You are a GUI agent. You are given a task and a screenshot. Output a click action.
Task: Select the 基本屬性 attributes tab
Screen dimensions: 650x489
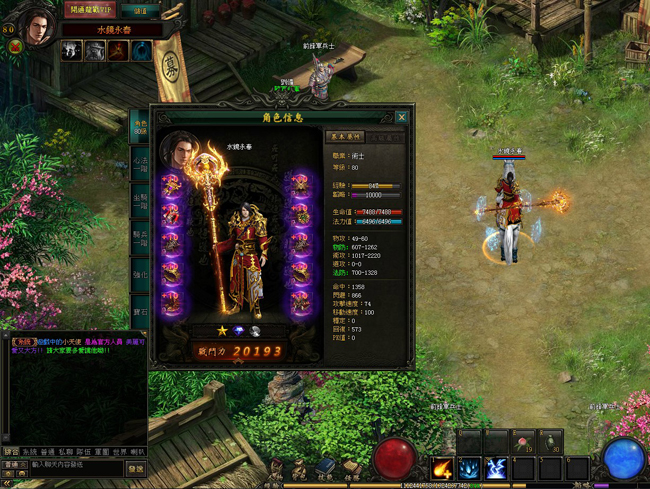click(347, 137)
